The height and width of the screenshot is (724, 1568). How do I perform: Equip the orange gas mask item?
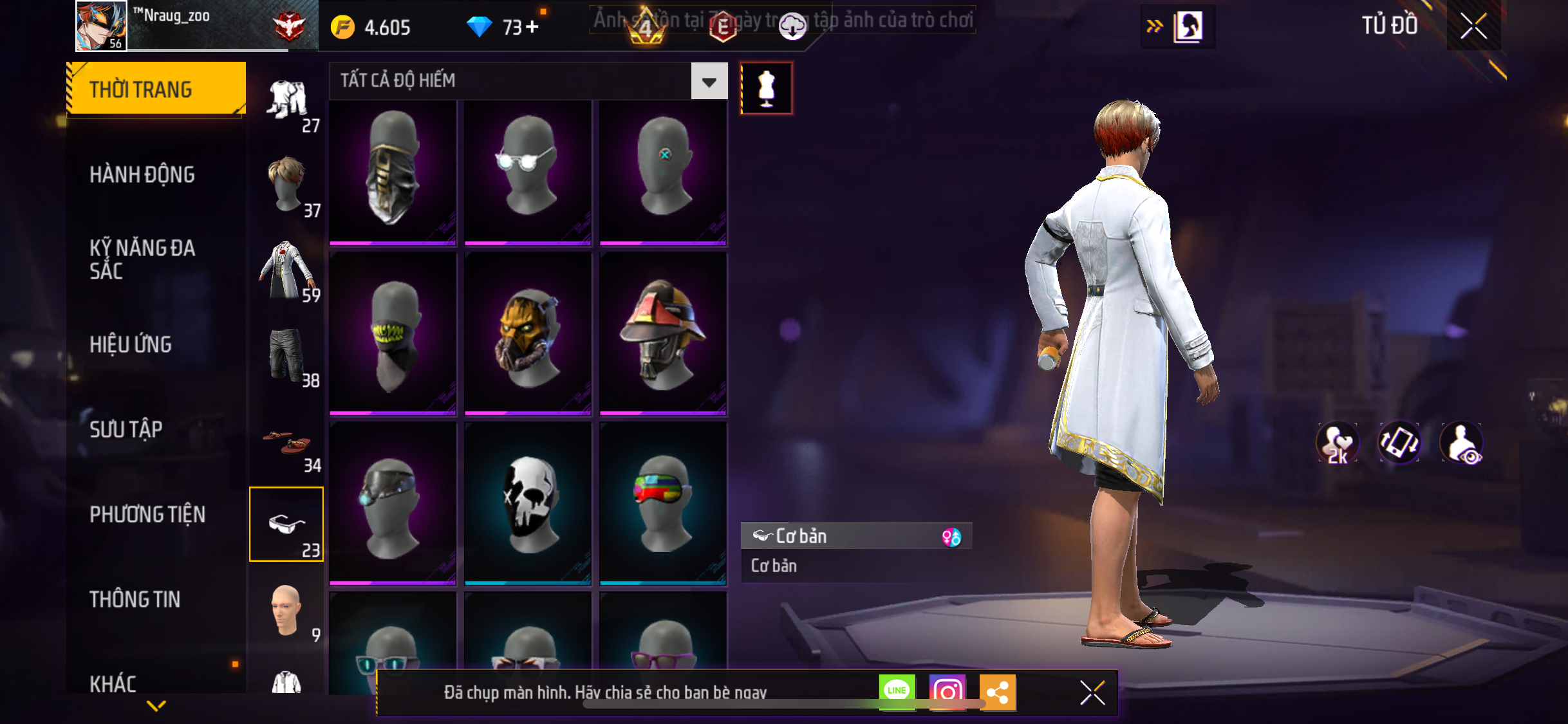(x=528, y=335)
